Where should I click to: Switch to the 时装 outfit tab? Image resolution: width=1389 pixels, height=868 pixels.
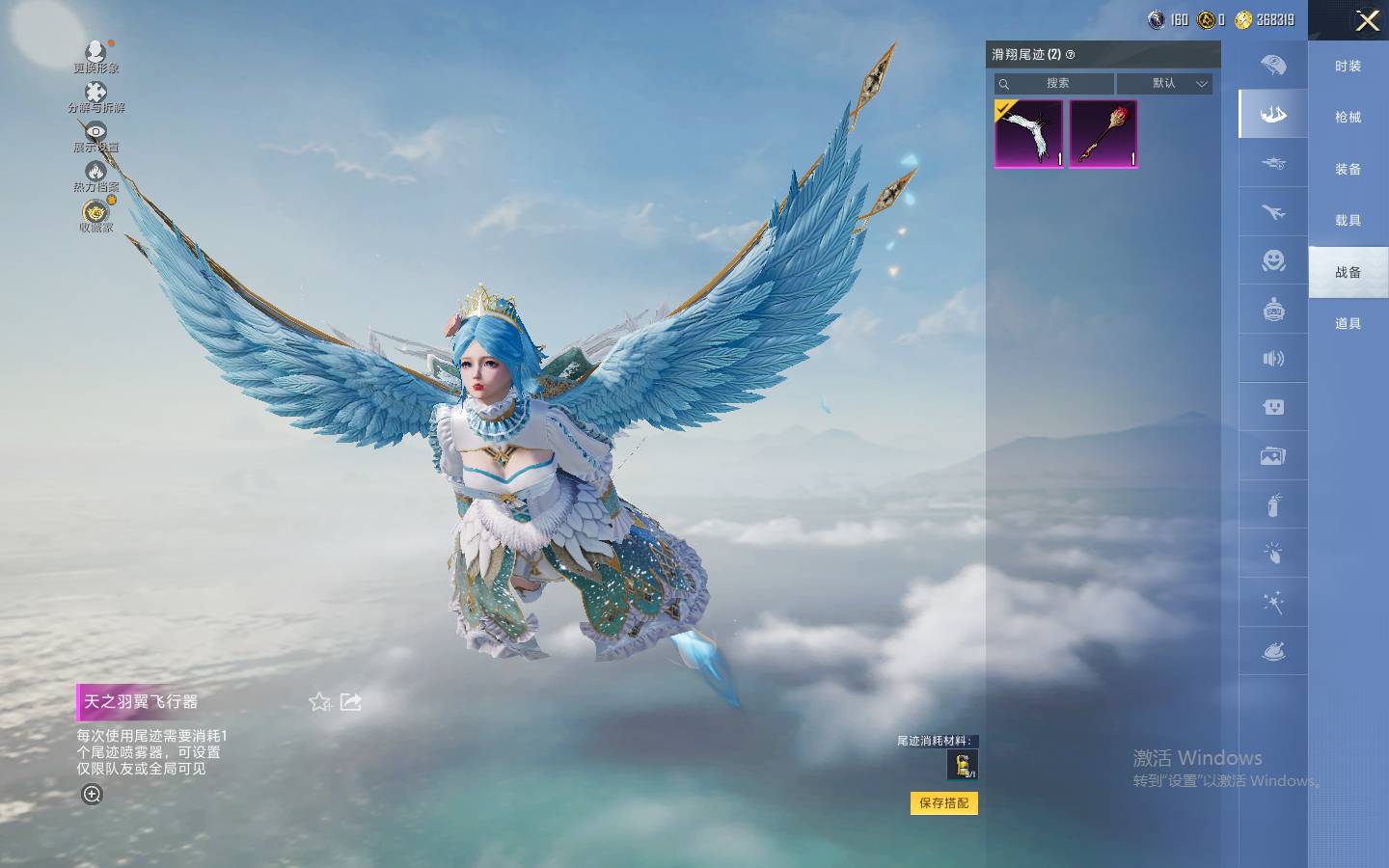point(1348,67)
